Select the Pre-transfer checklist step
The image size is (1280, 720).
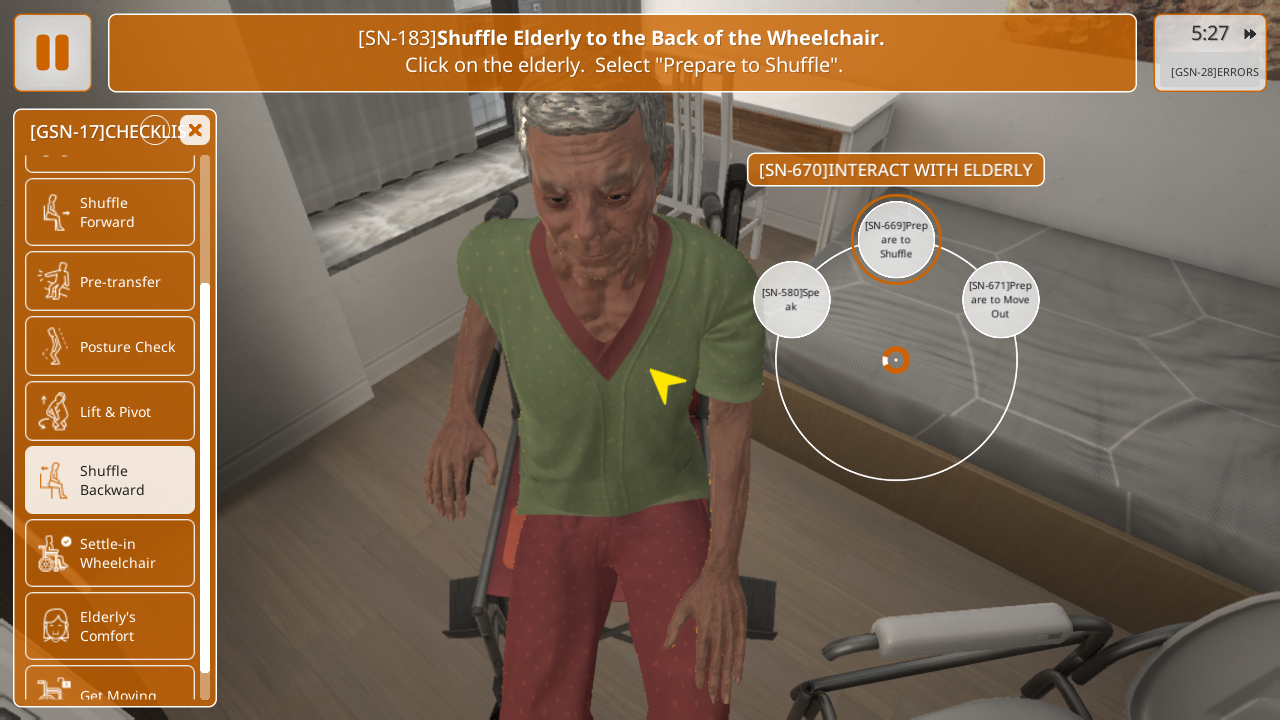(x=110, y=281)
